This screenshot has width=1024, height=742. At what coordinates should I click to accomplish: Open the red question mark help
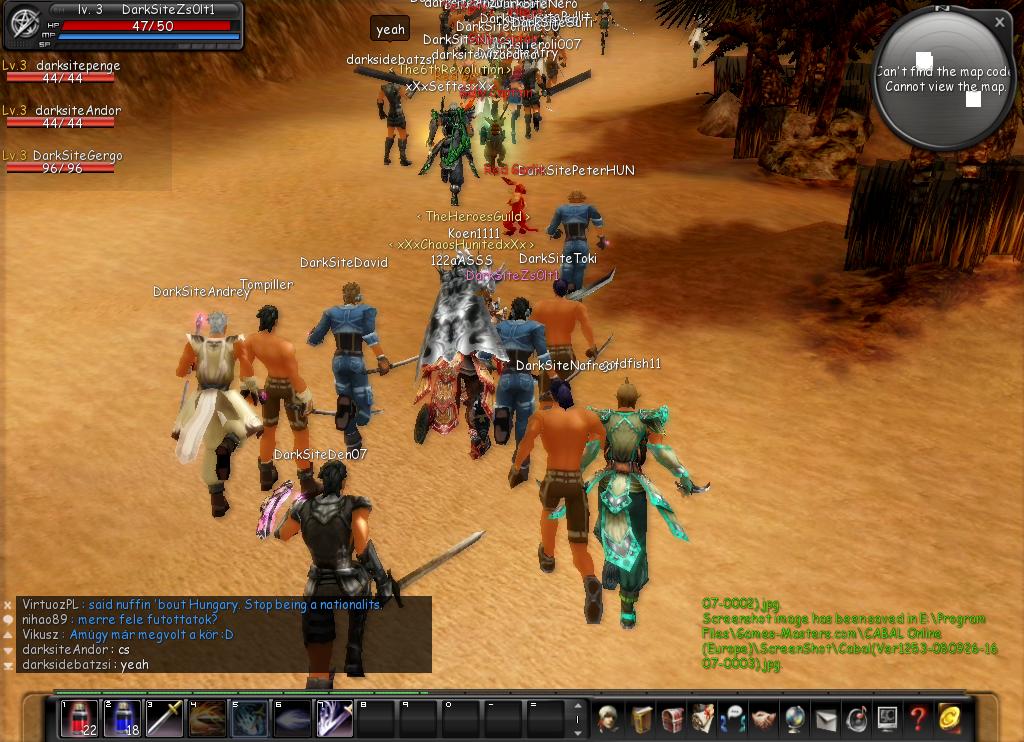coord(917,719)
